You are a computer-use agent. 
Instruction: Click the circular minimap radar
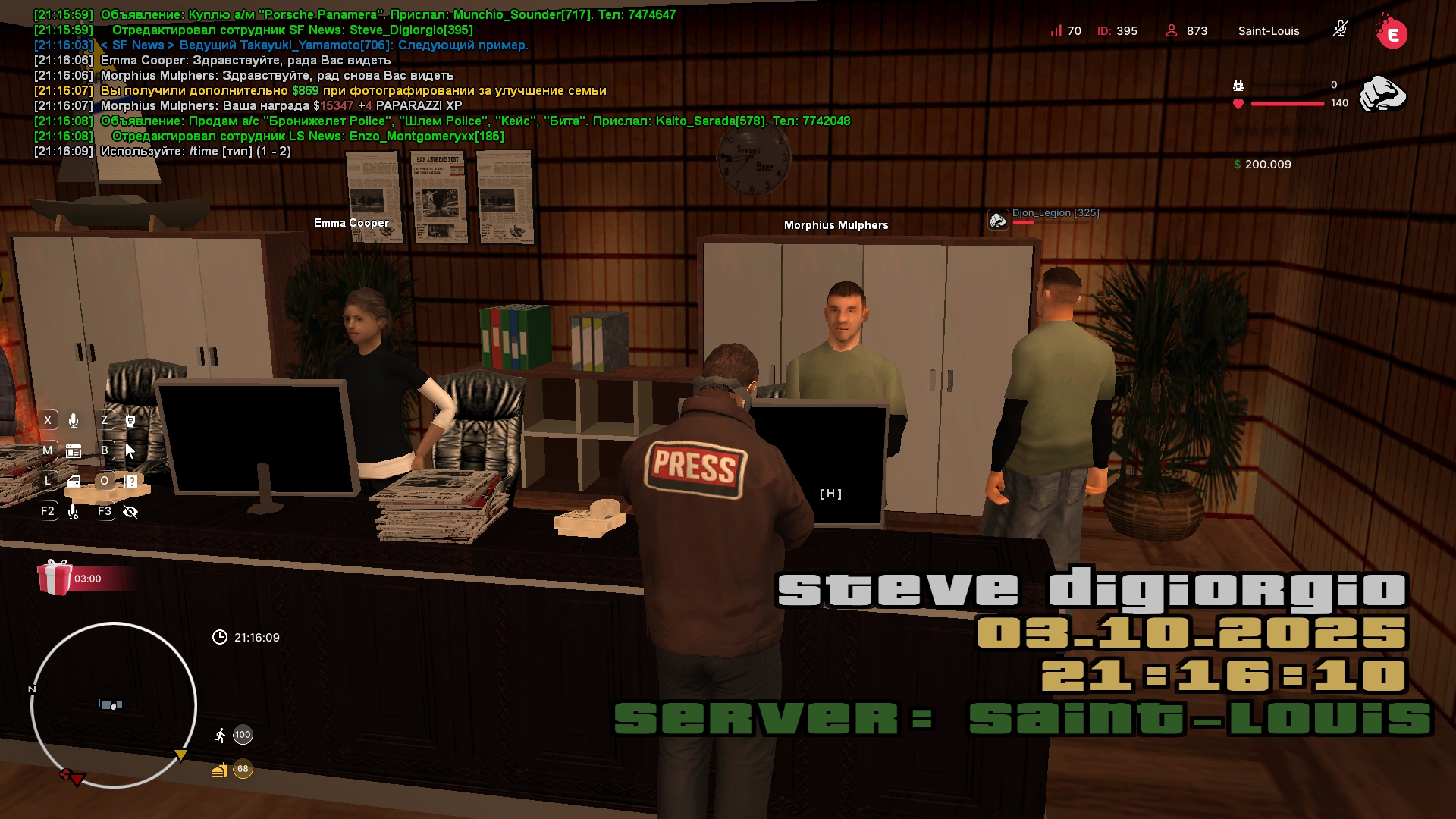pyautogui.click(x=114, y=705)
